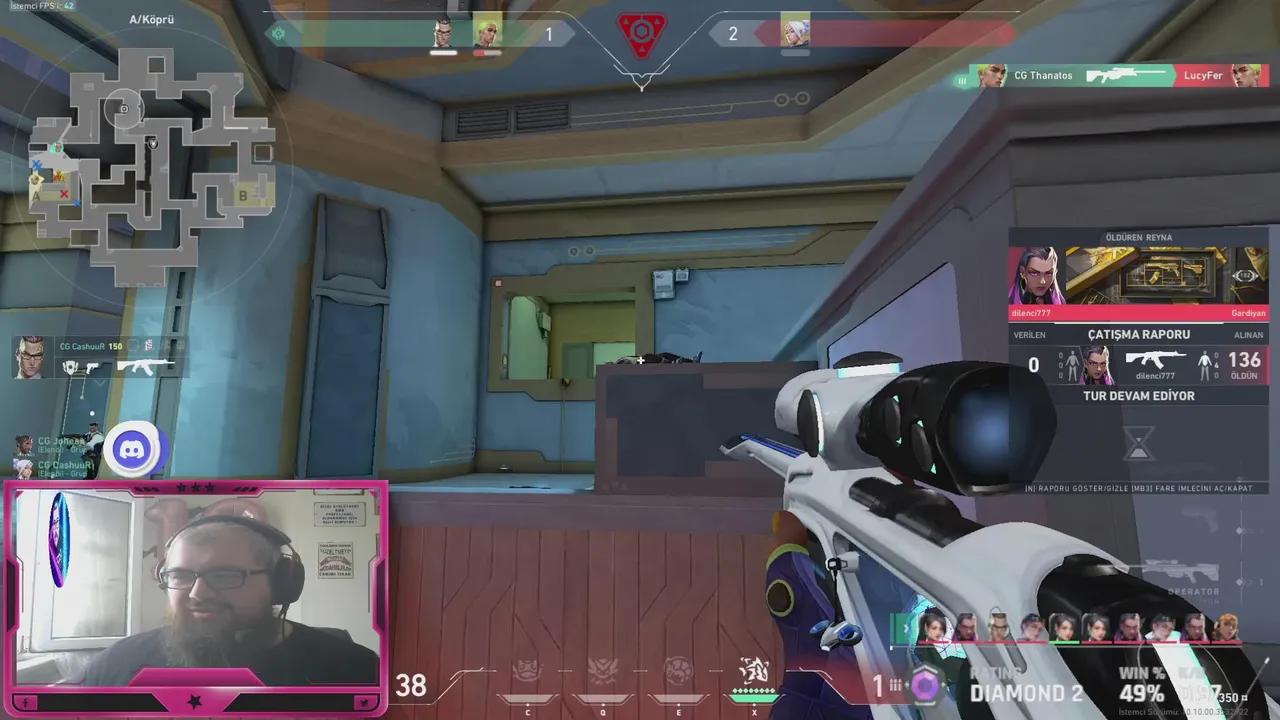
Task: Open the Discord overlay logo
Action: coord(133,450)
